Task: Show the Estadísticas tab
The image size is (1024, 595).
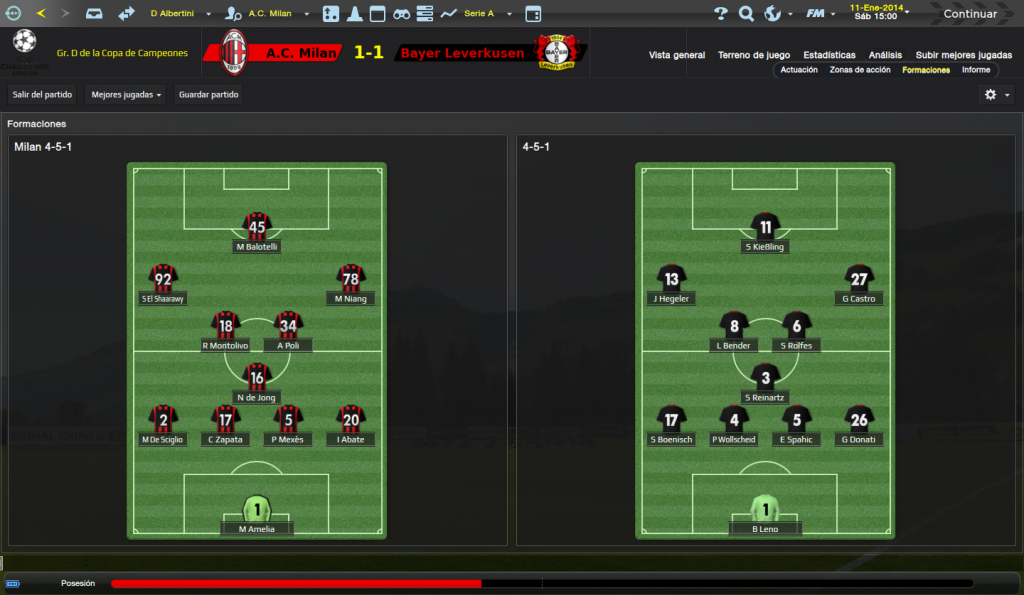Action: click(829, 55)
